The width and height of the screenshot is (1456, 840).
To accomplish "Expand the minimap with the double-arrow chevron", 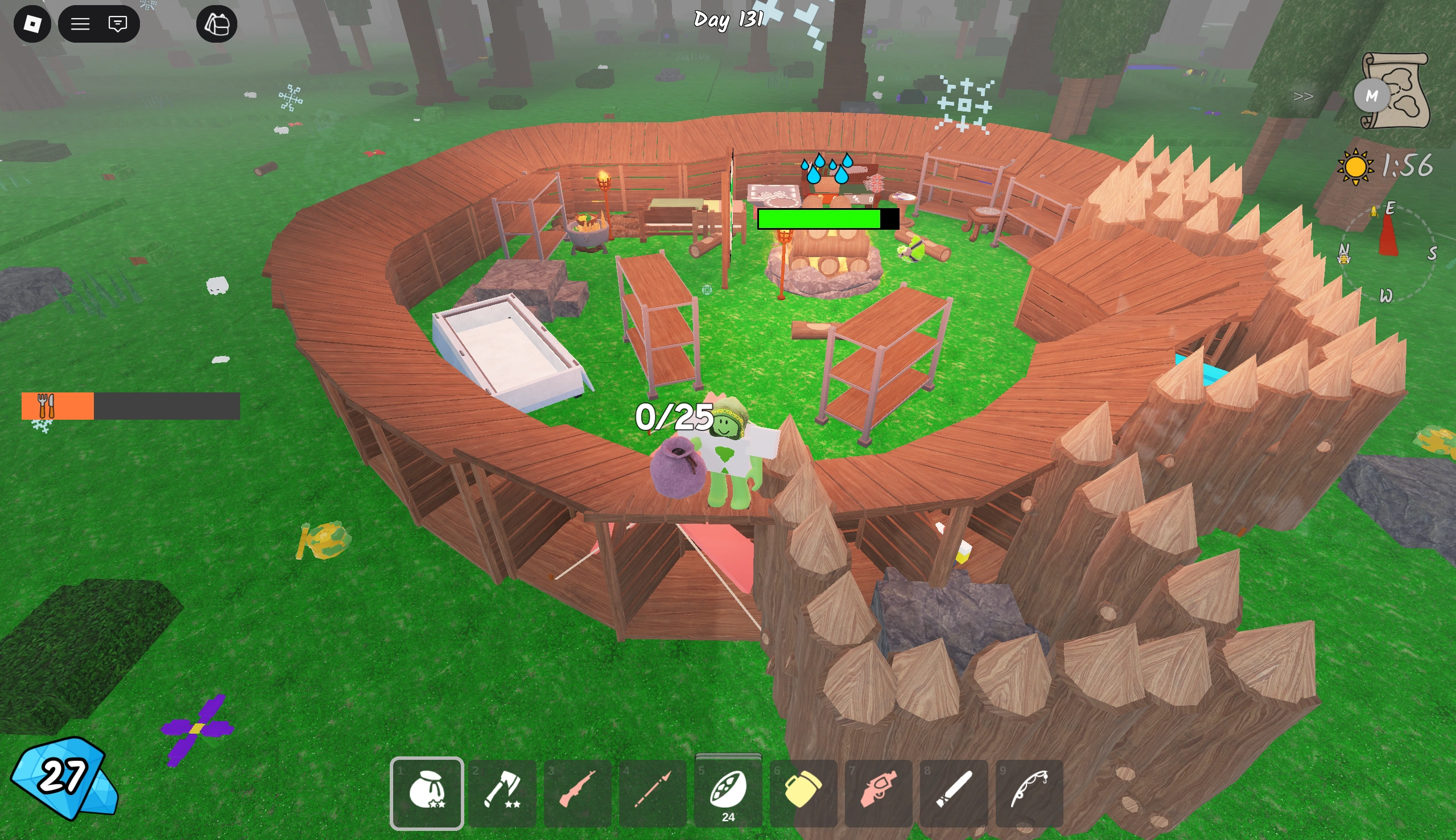I will (1304, 97).
